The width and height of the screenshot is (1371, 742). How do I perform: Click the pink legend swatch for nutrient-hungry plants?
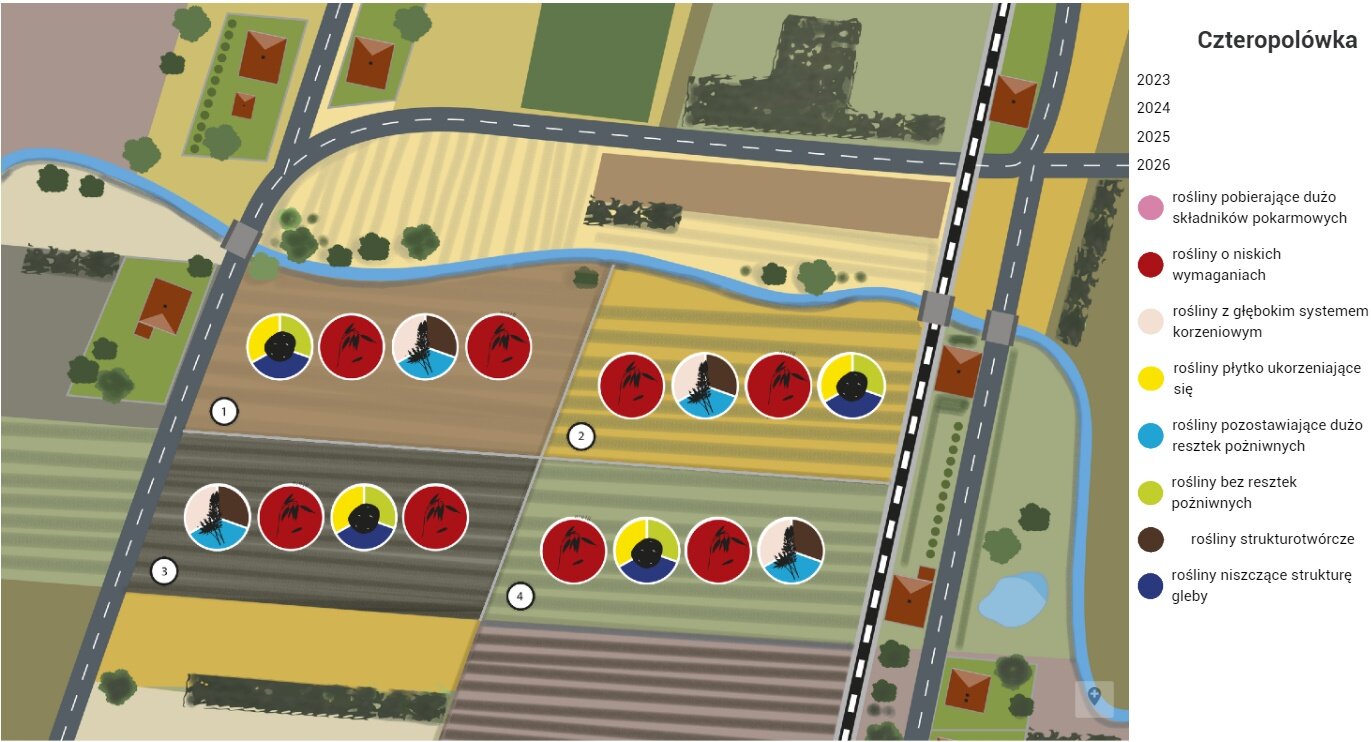coord(1151,208)
